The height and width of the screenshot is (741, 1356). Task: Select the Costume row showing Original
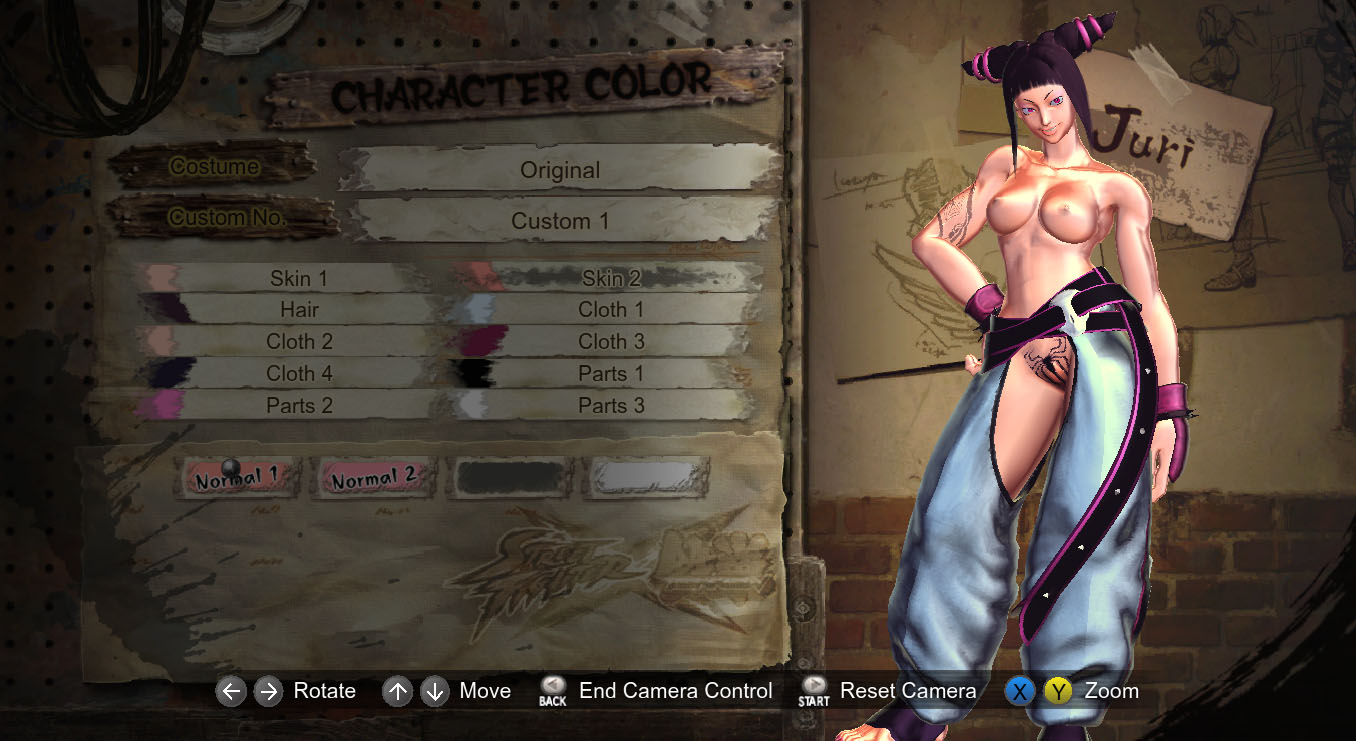click(560, 170)
